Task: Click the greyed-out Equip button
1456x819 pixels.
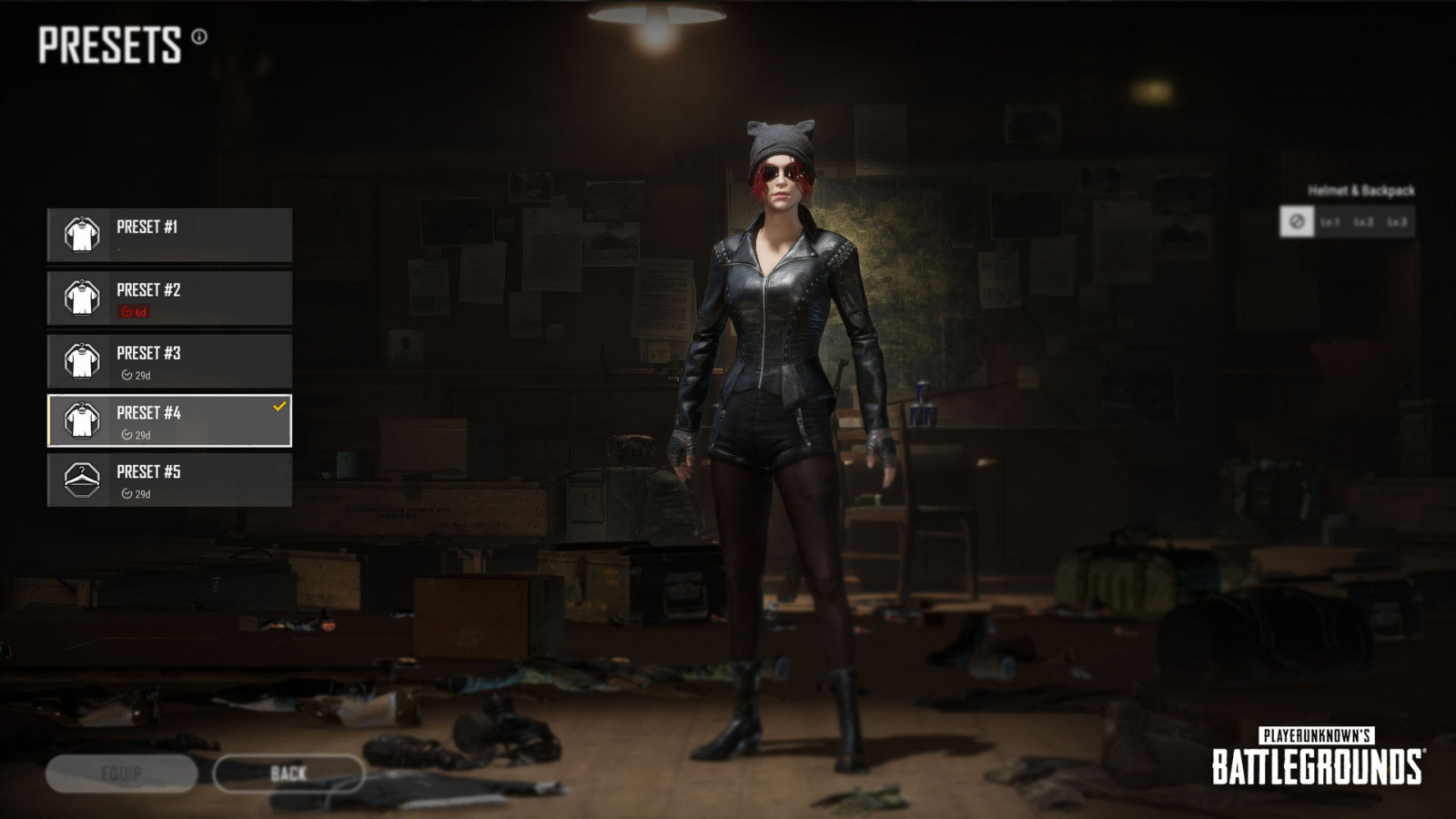Action: coord(121,773)
